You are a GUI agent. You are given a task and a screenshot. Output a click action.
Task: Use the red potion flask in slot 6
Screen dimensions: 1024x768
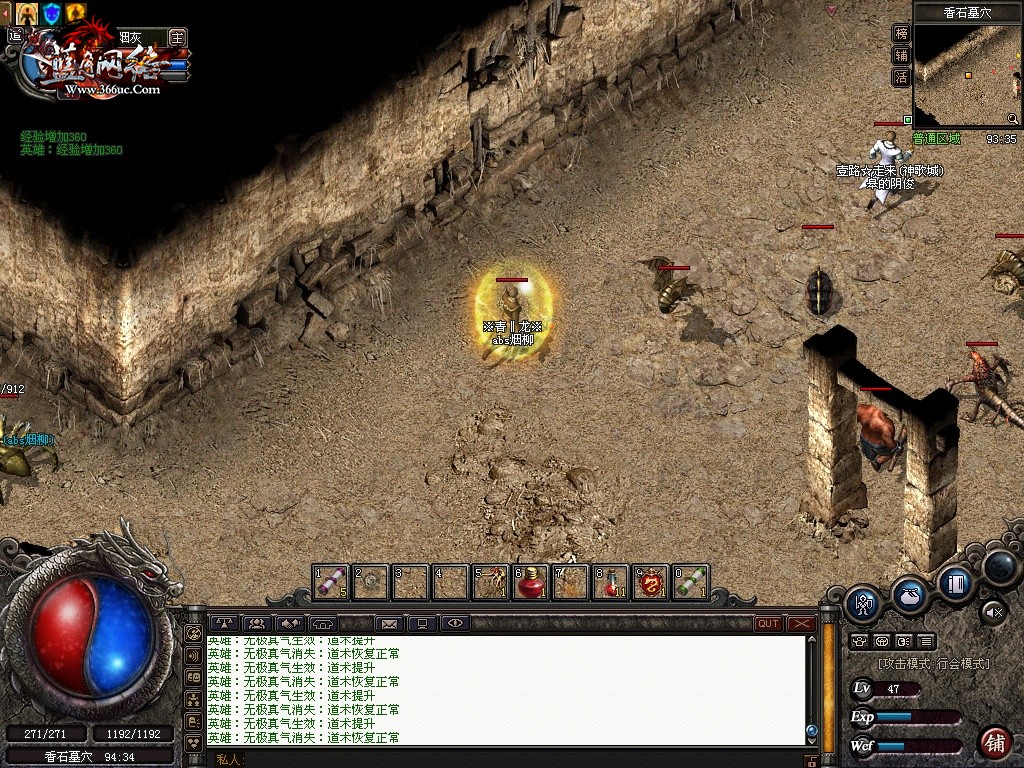click(530, 582)
